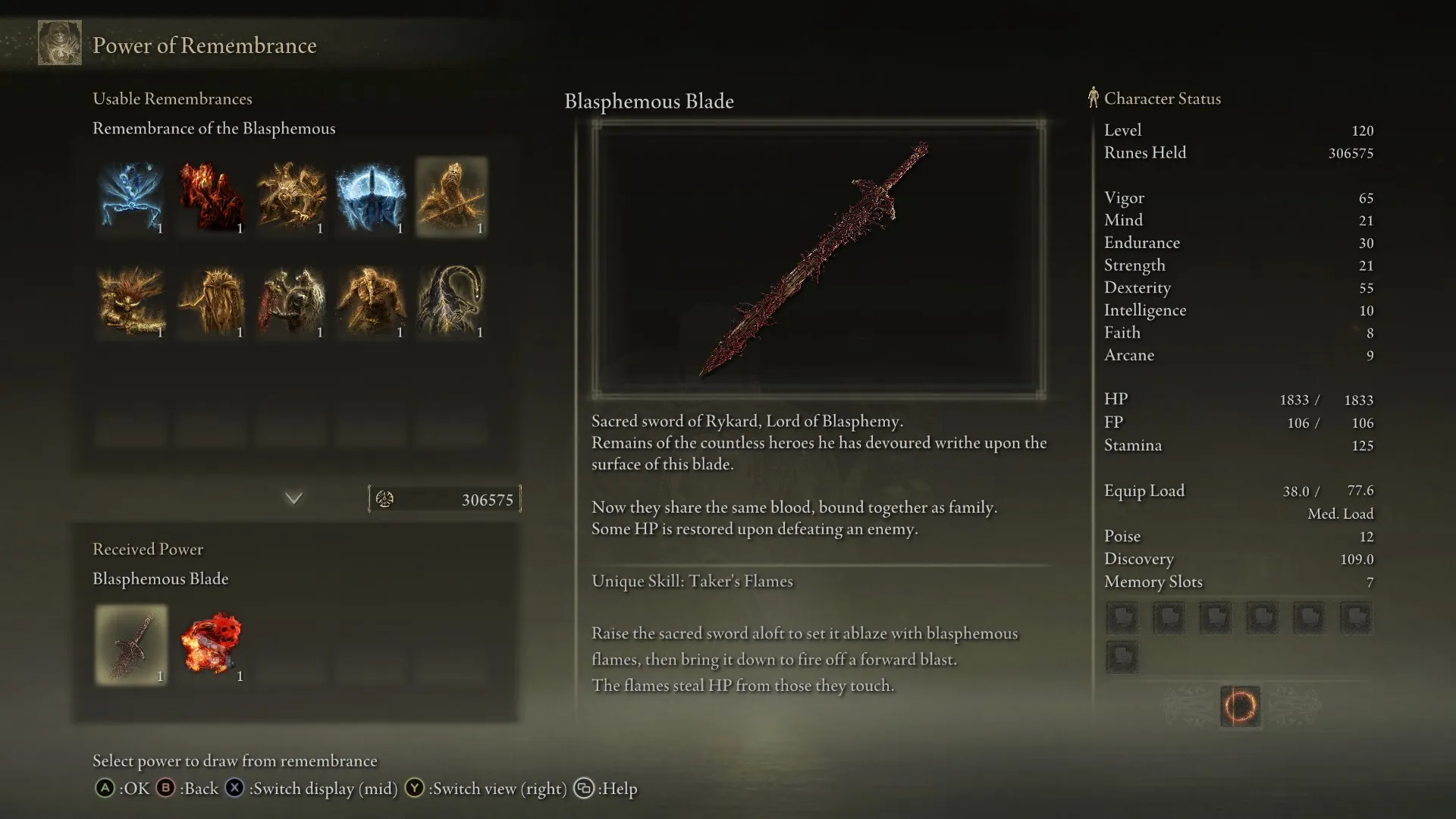Select the highlighted golden serpent remembrance
1456x819 pixels.
(451, 197)
